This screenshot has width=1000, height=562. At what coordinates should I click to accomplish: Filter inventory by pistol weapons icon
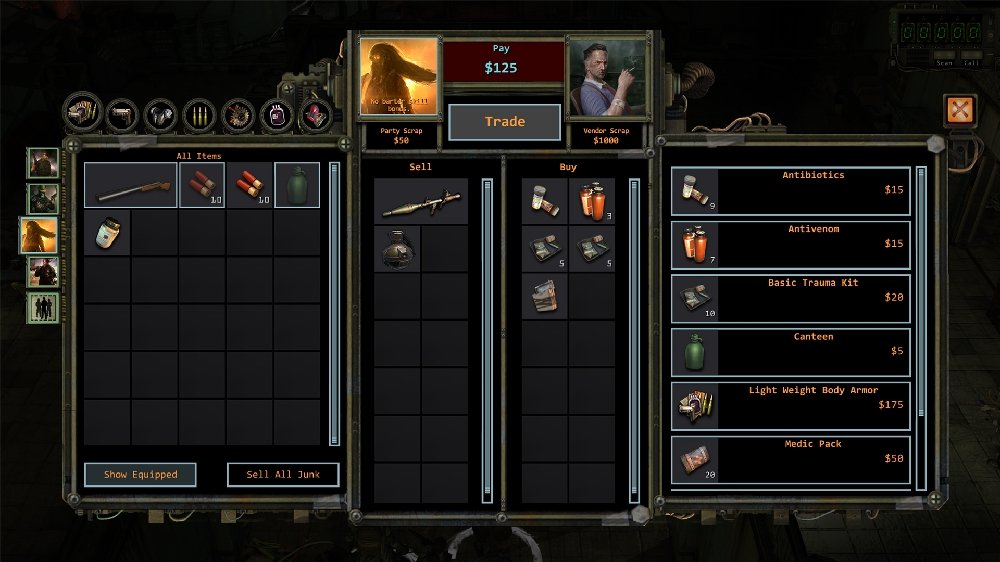click(121, 115)
